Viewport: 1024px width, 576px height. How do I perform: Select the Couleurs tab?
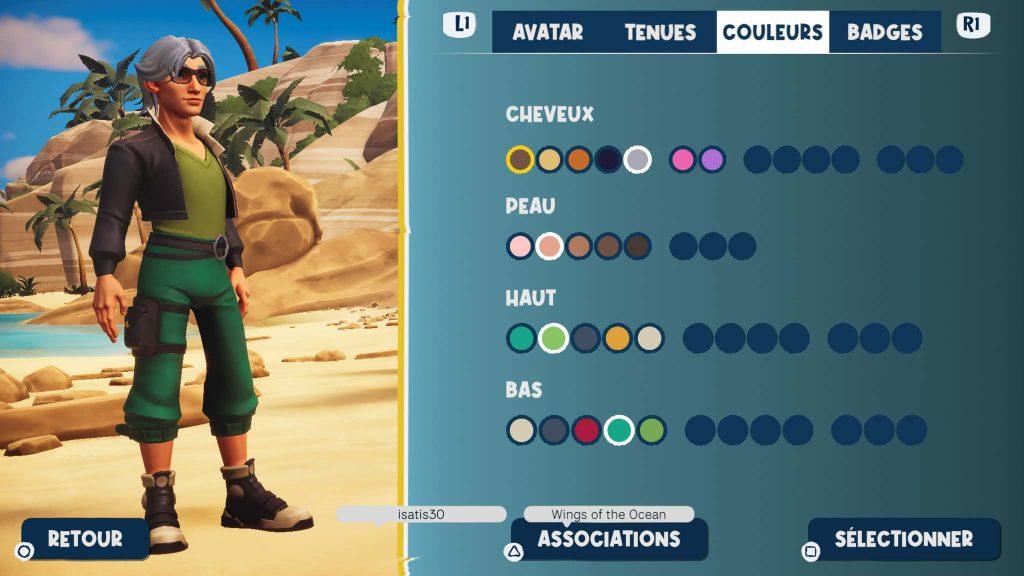pyautogui.click(x=773, y=32)
